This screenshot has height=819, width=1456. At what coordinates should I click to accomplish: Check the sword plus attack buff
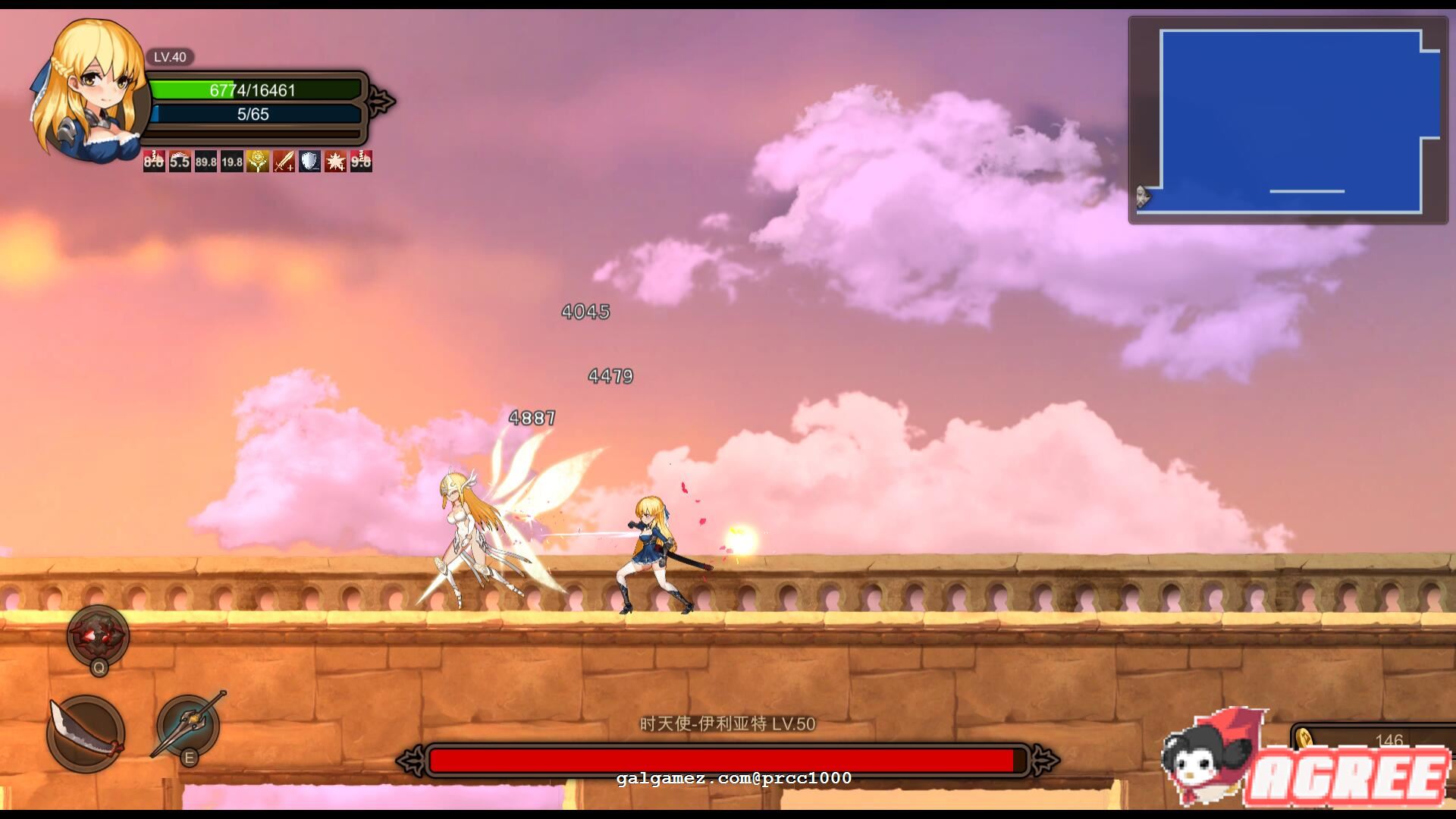(x=284, y=162)
